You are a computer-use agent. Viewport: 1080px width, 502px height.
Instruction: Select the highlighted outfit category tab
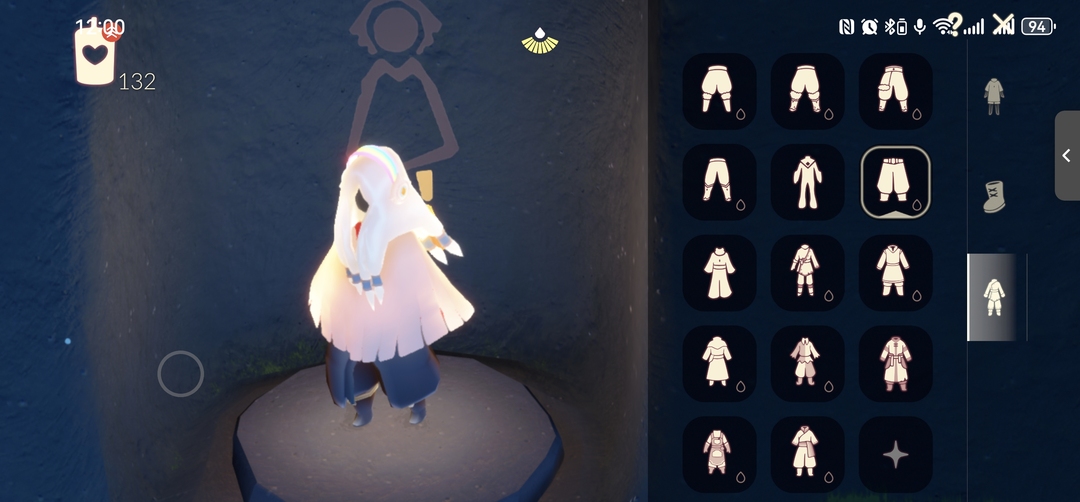point(993,297)
